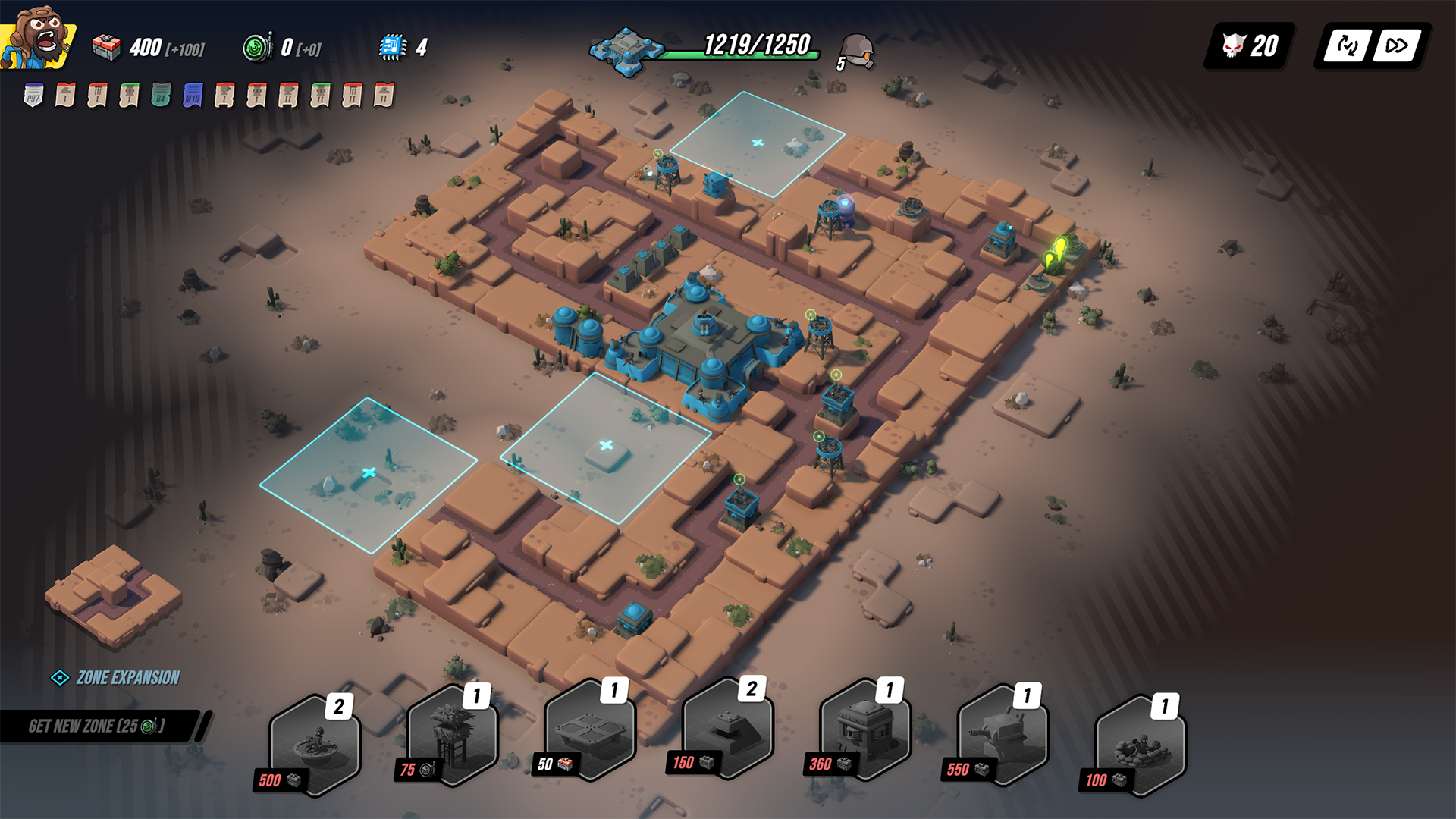Open the M10 blue card details
Viewport: 1456px width, 819px height.
pyautogui.click(x=191, y=96)
